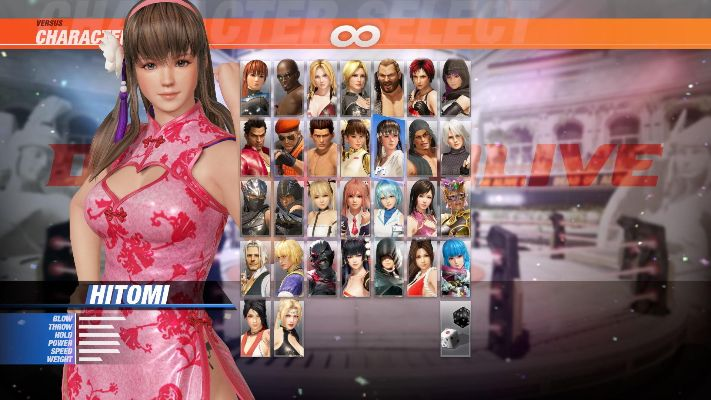Select Kula Diamond's blue-haired portrait

455,267
